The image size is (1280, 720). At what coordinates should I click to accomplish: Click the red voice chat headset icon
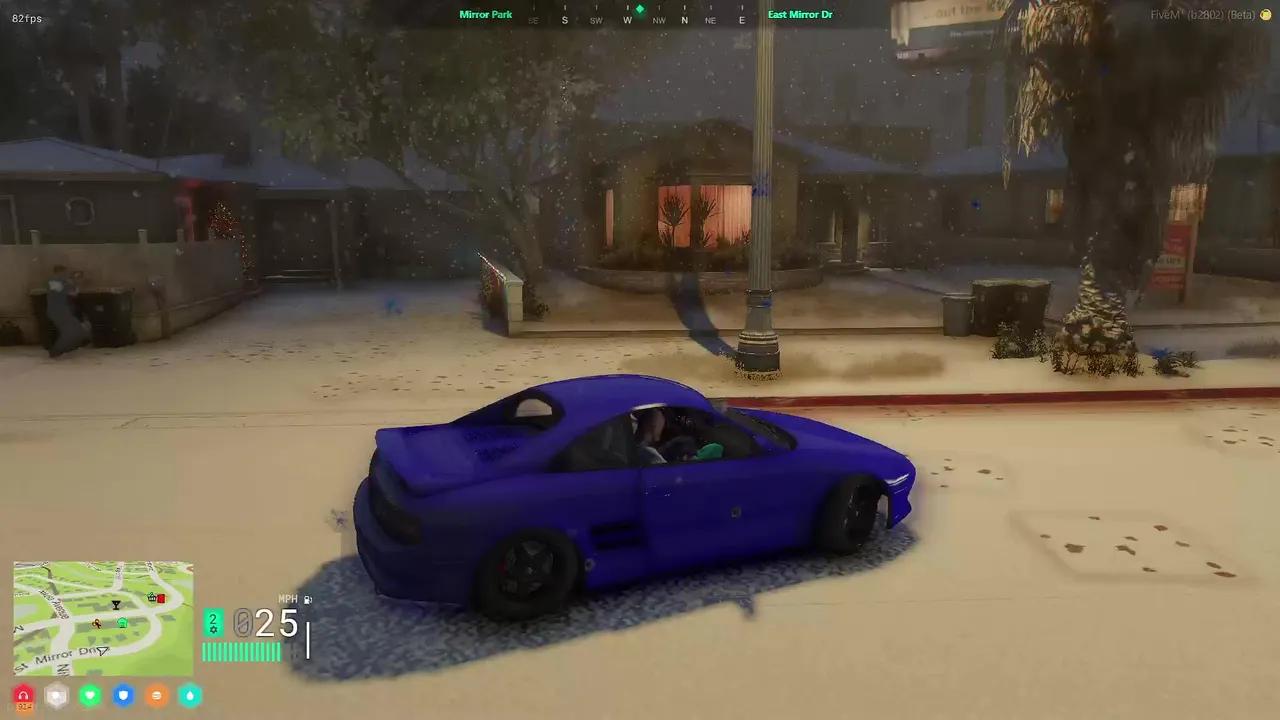[x=23, y=694]
